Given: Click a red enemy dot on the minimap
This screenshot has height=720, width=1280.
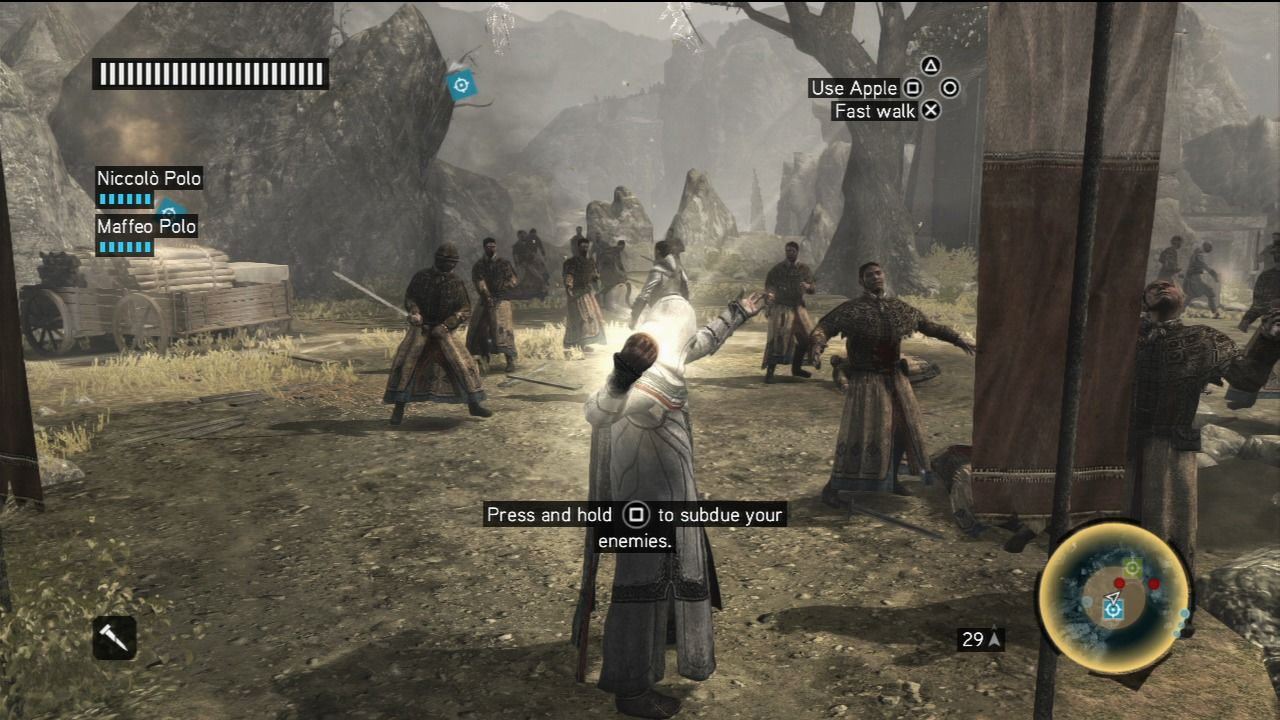Looking at the screenshot, I should (x=1119, y=584).
